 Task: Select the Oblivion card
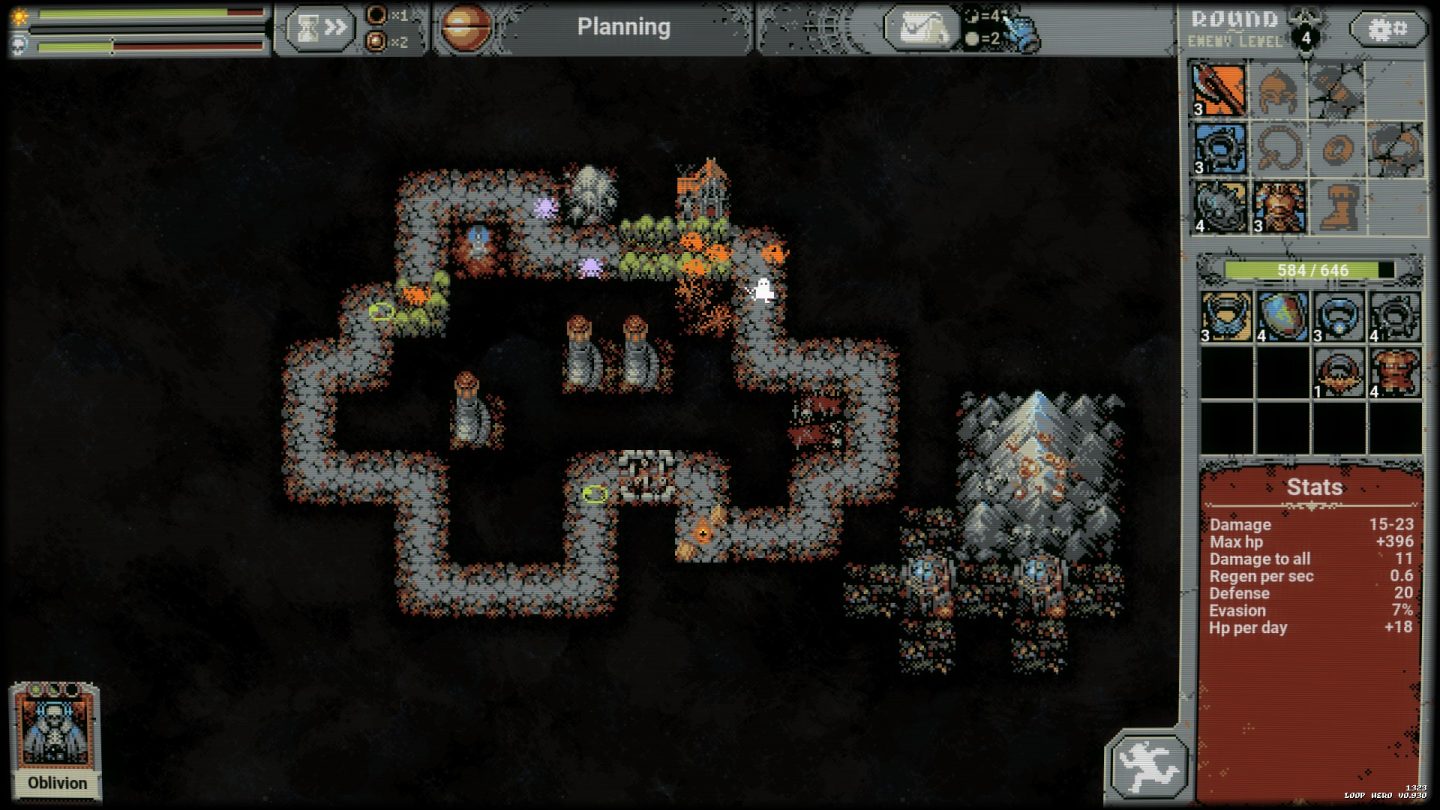tap(57, 740)
